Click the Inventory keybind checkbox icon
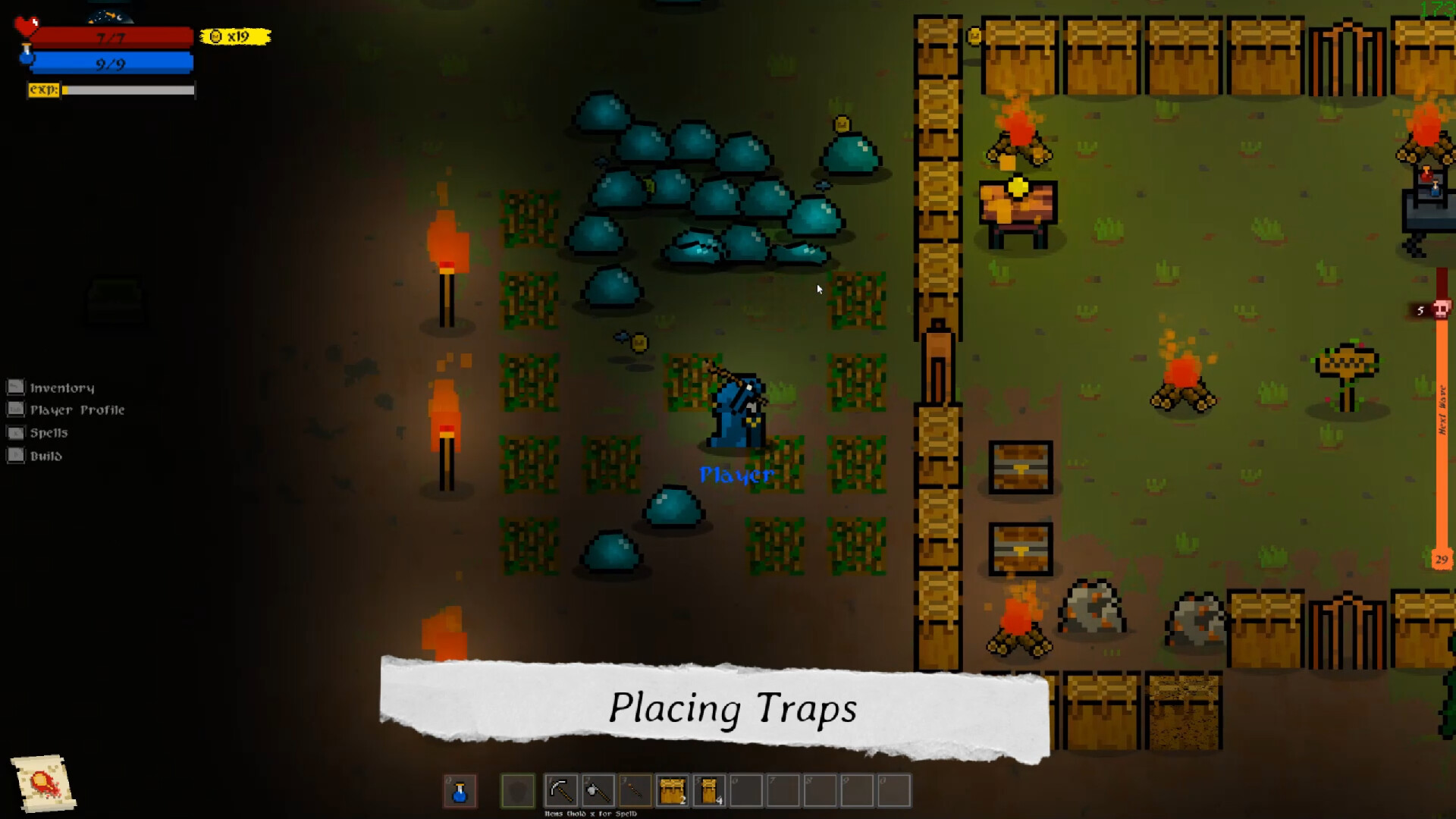1456x819 pixels. click(x=15, y=386)
